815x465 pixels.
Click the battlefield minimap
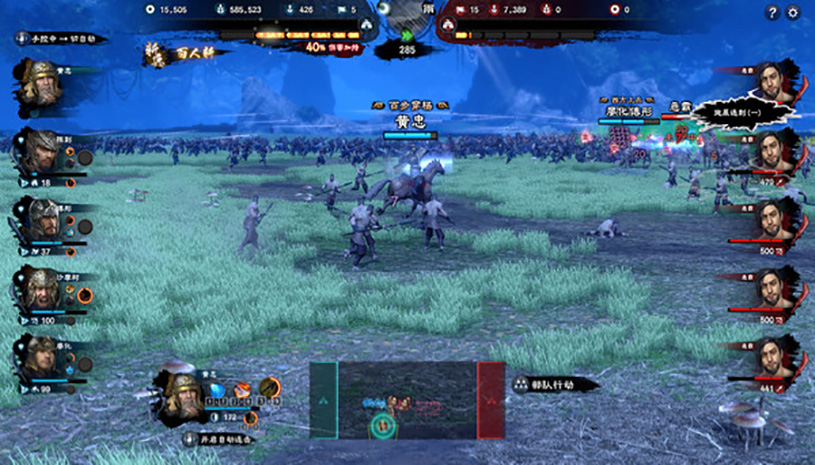click(x=407, y=400)
